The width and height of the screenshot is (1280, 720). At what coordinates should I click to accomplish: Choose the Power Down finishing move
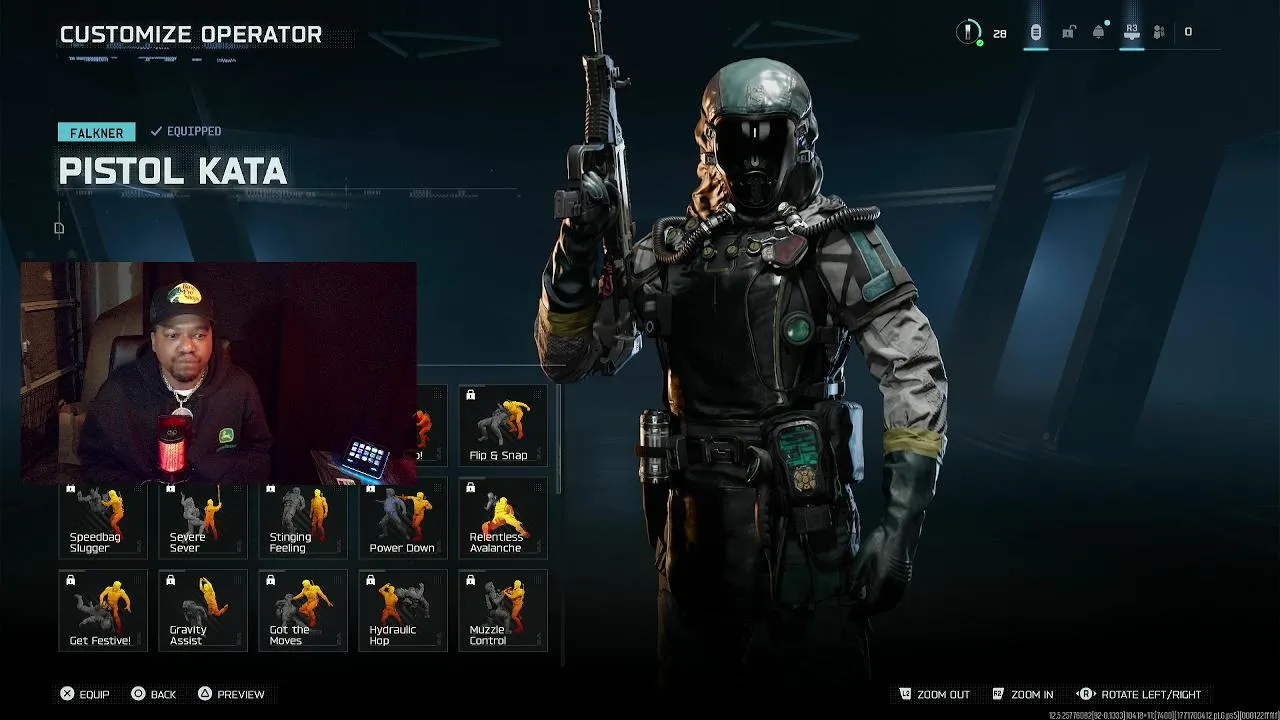coord(402,519)
